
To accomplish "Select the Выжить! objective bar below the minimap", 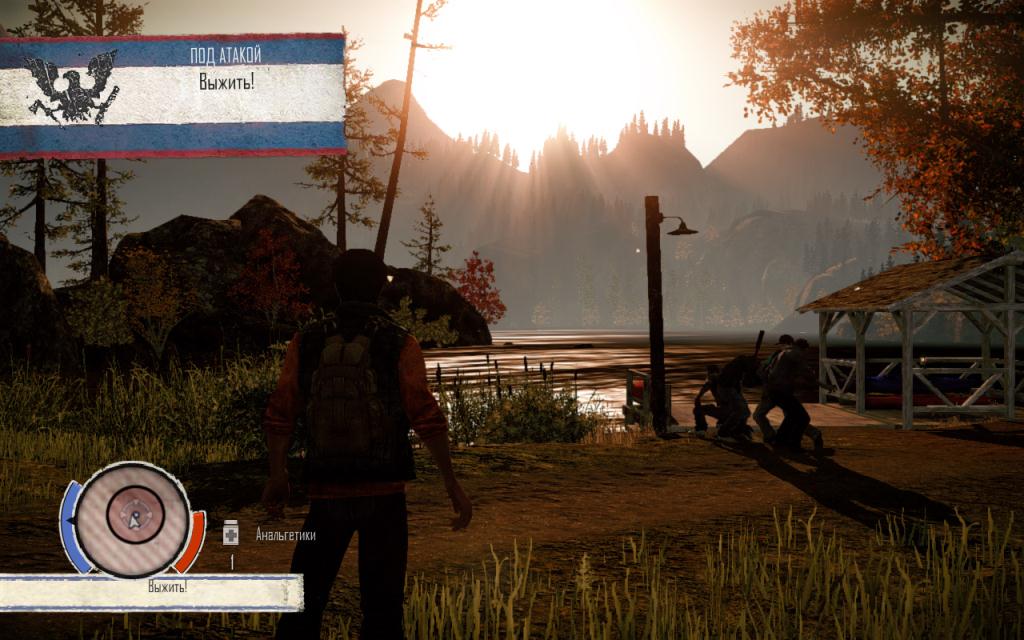I will pos(150,592).
